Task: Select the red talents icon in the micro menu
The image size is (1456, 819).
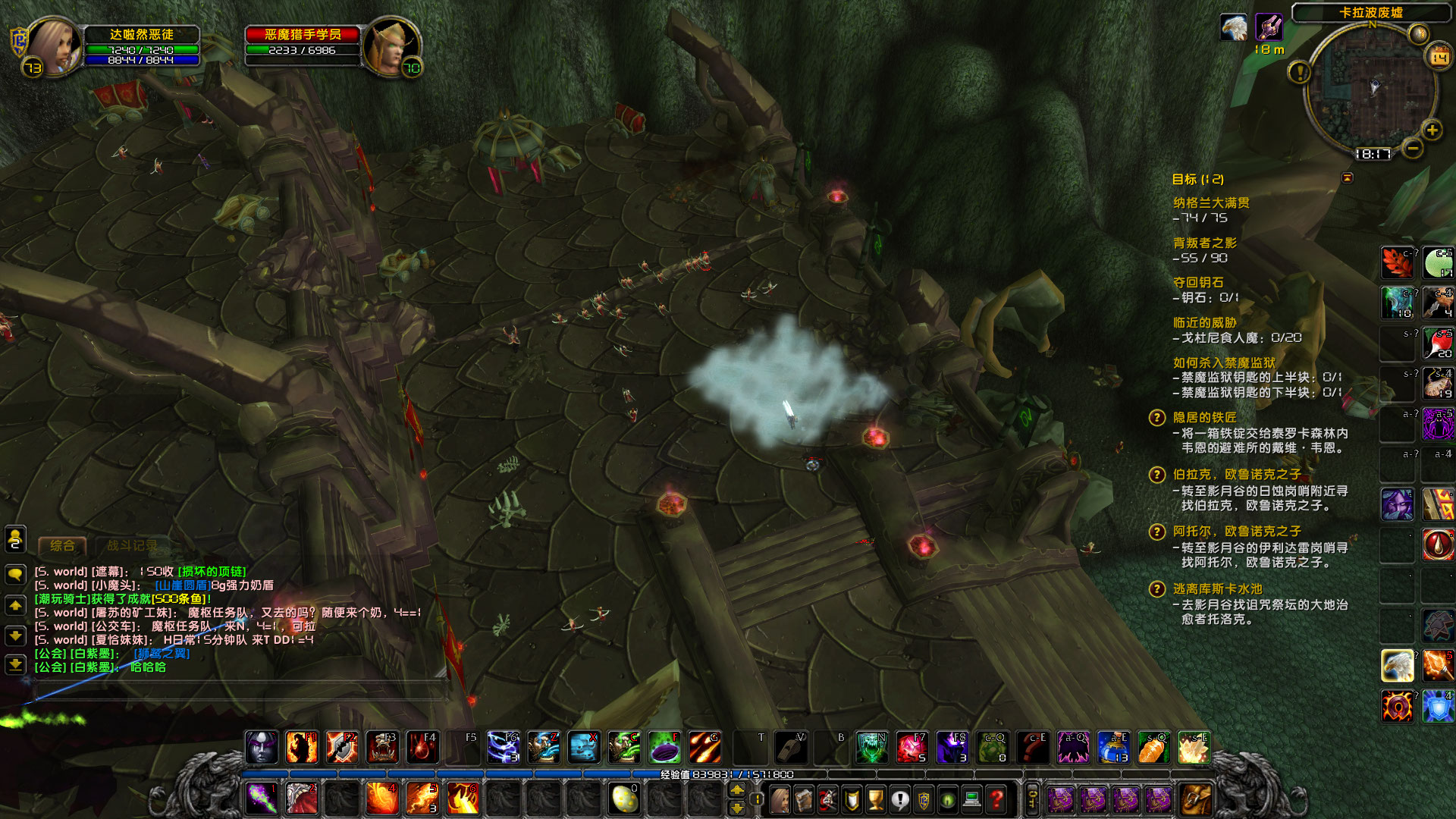Action: tap(827, 799)
